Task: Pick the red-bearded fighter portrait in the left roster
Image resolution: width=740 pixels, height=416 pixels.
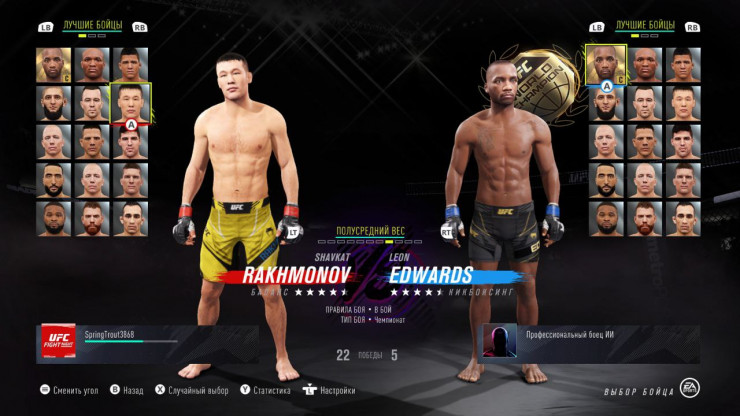Action: 93,218
